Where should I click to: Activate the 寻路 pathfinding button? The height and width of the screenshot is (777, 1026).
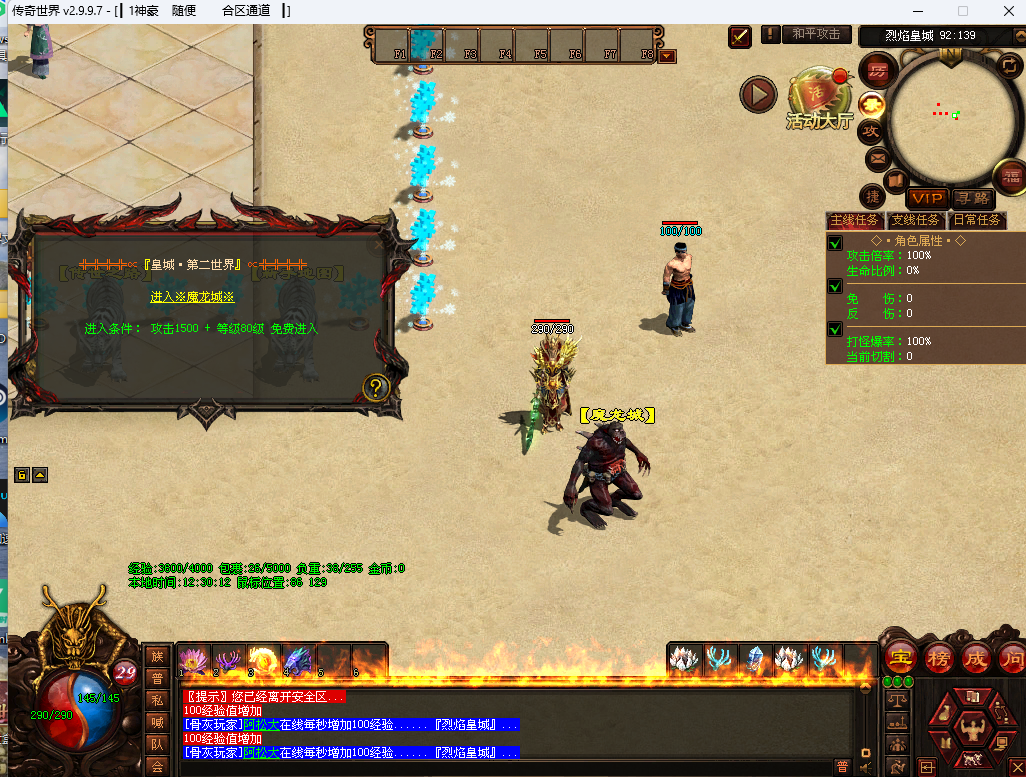click(972, 198)
